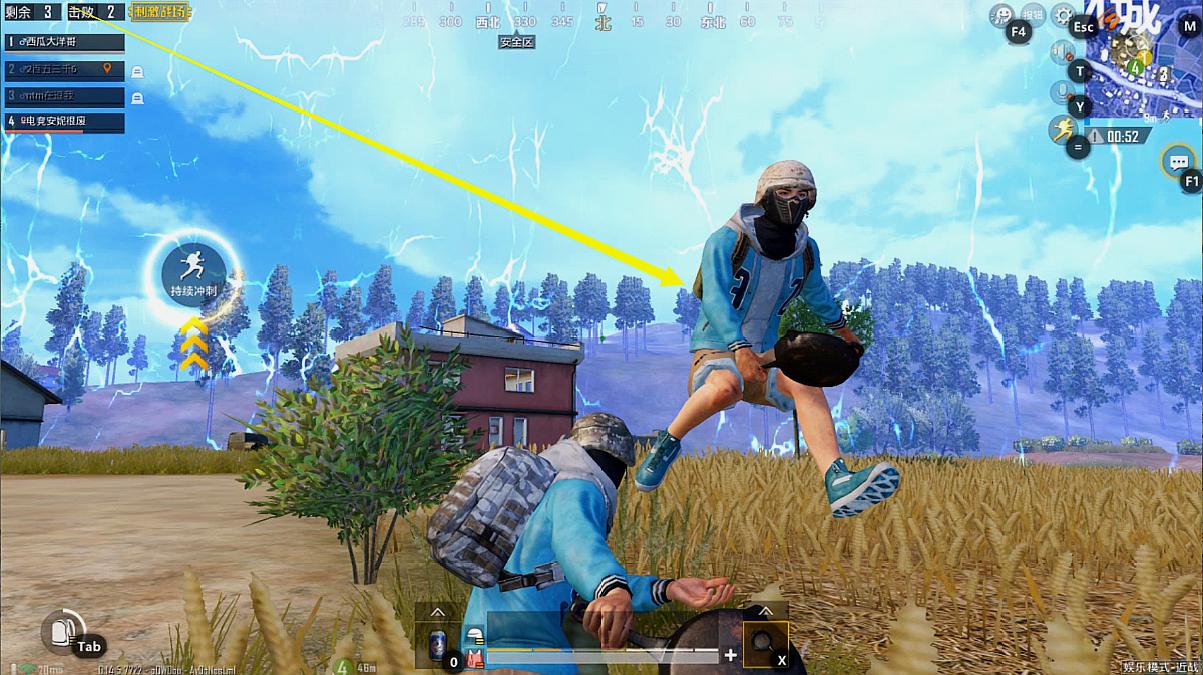Expand the healing items list arrow
This screenshot has height=675, width=1203.
click(x=437, y=612)
